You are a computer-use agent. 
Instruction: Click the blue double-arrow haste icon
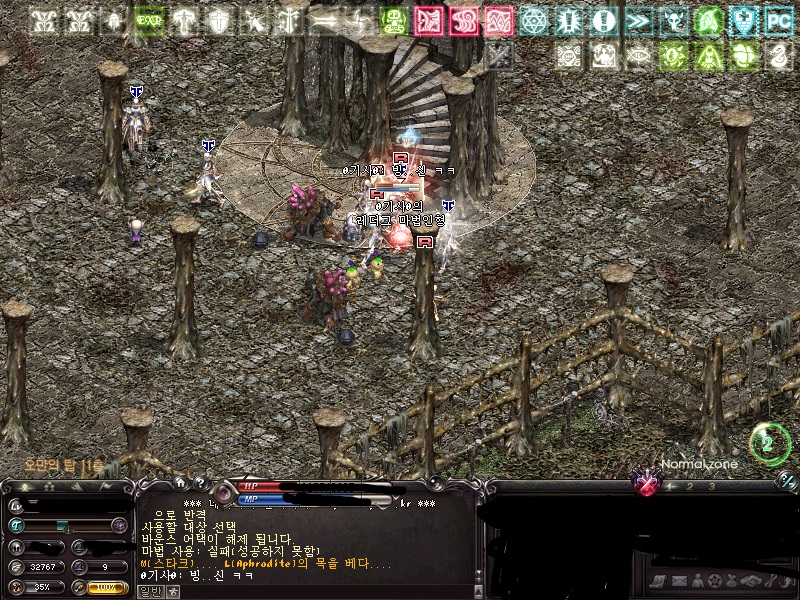tap(638, 20)
